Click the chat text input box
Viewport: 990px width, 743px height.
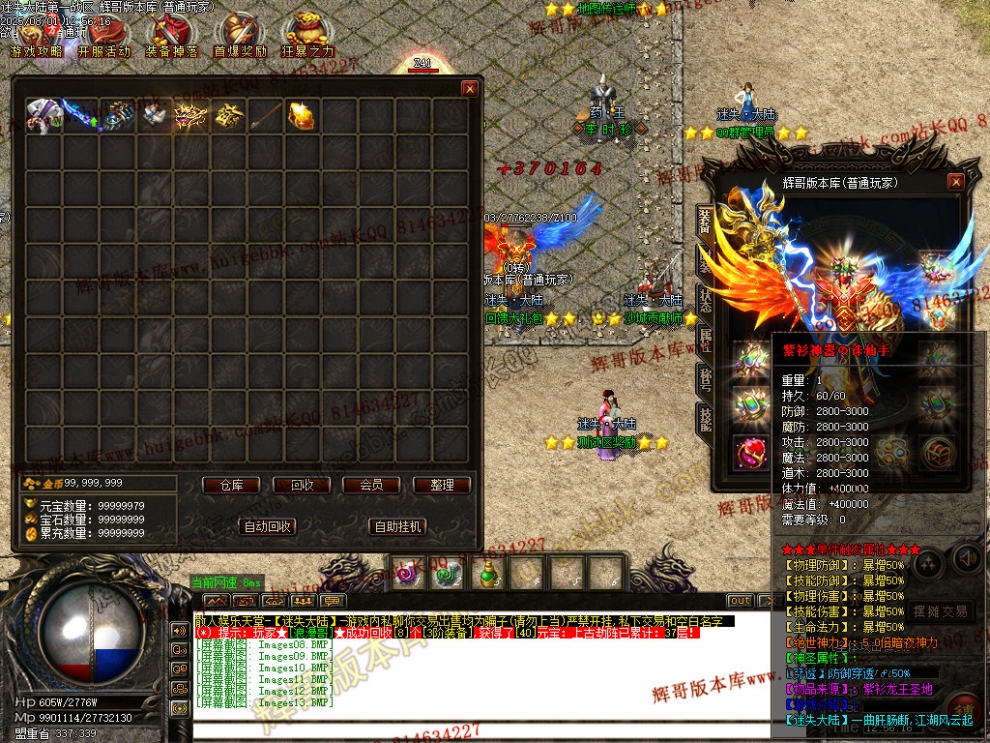pyautogui.click(x=480, y=728)
